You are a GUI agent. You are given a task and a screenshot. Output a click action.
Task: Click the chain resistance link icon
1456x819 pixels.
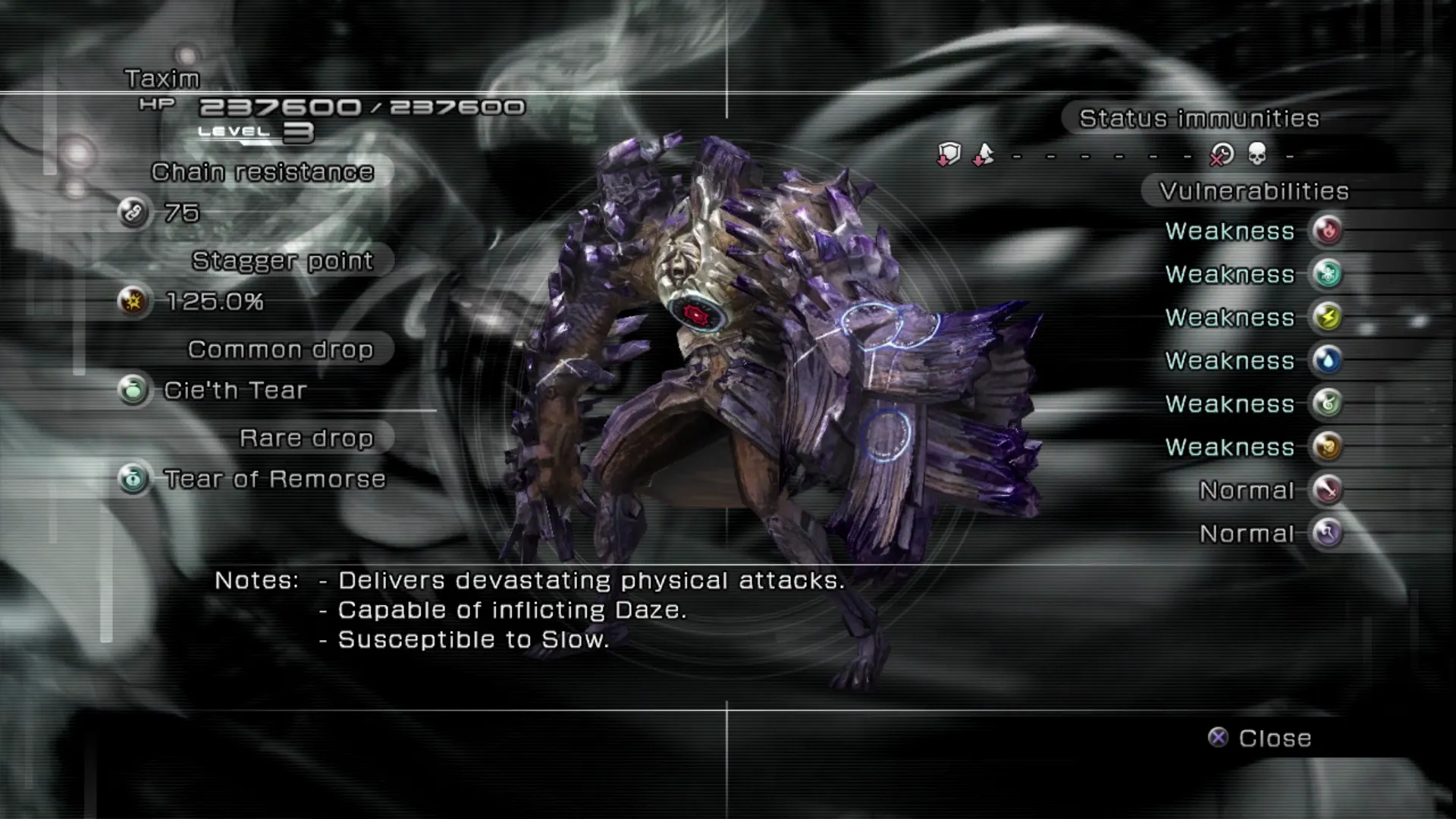pos(133,213)
